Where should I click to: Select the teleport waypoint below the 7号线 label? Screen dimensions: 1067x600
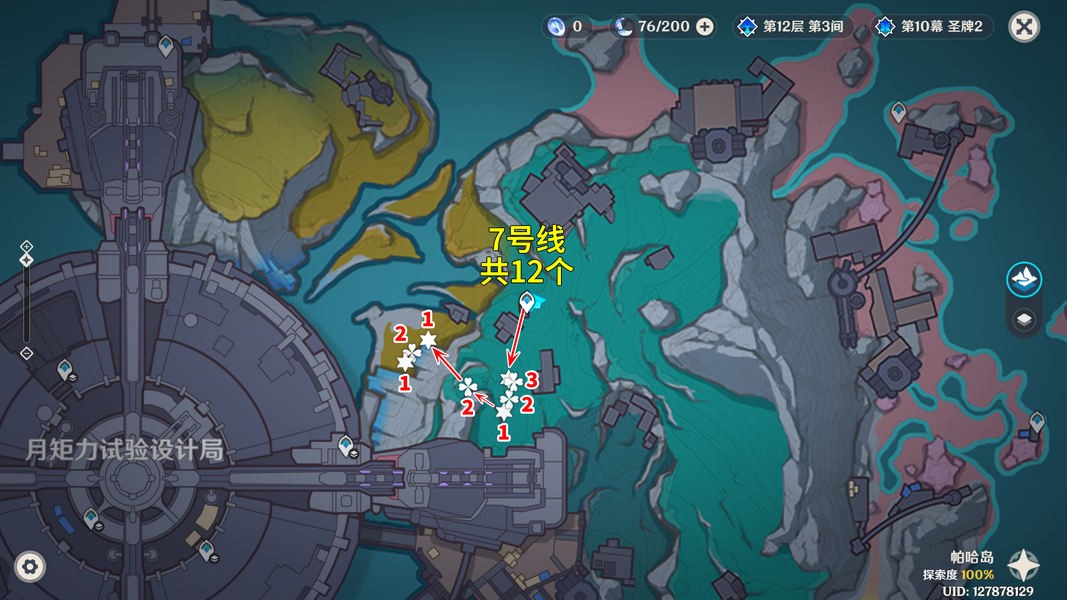pos(527,301)
